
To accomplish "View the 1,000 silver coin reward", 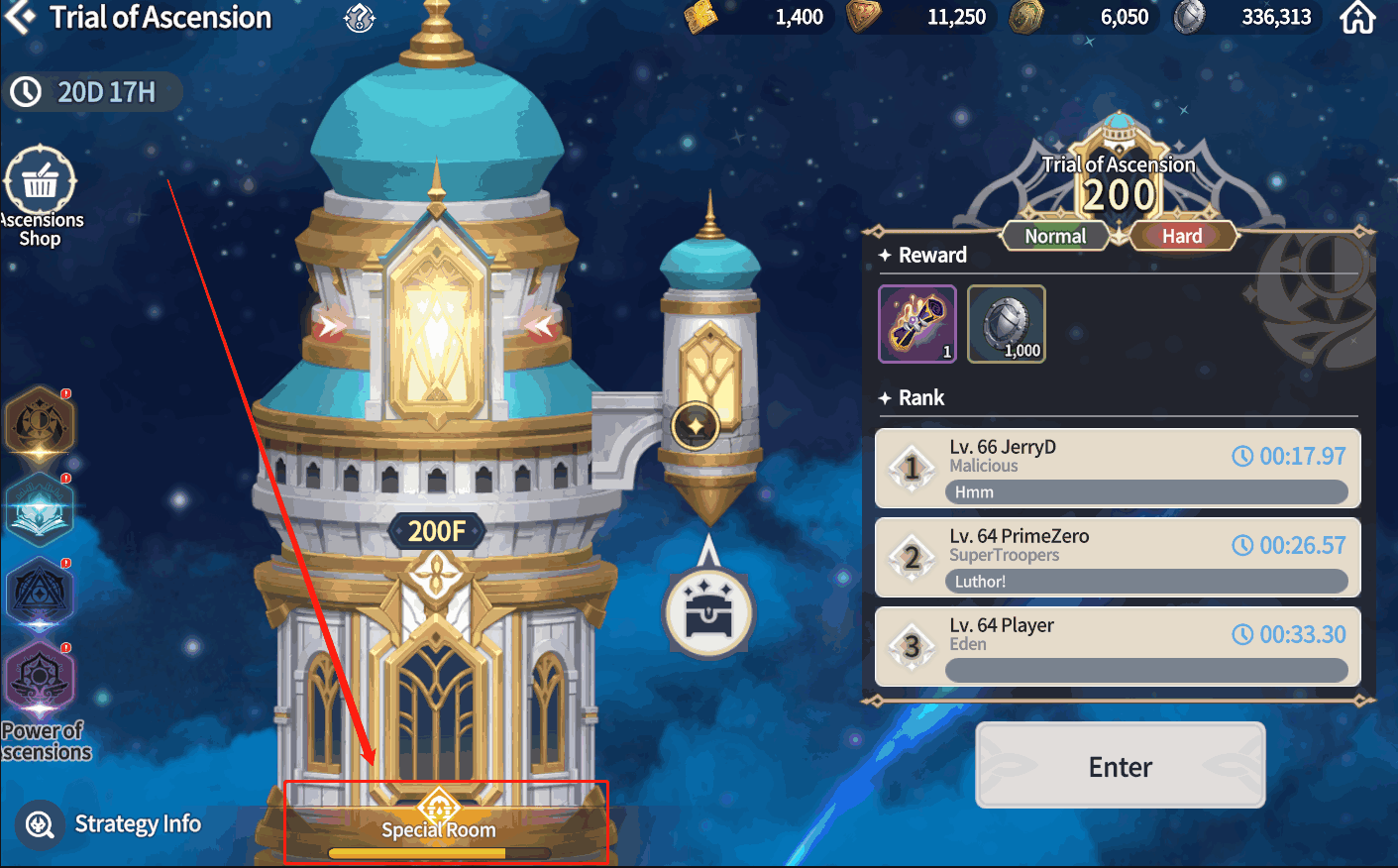I will [1006, 324].
